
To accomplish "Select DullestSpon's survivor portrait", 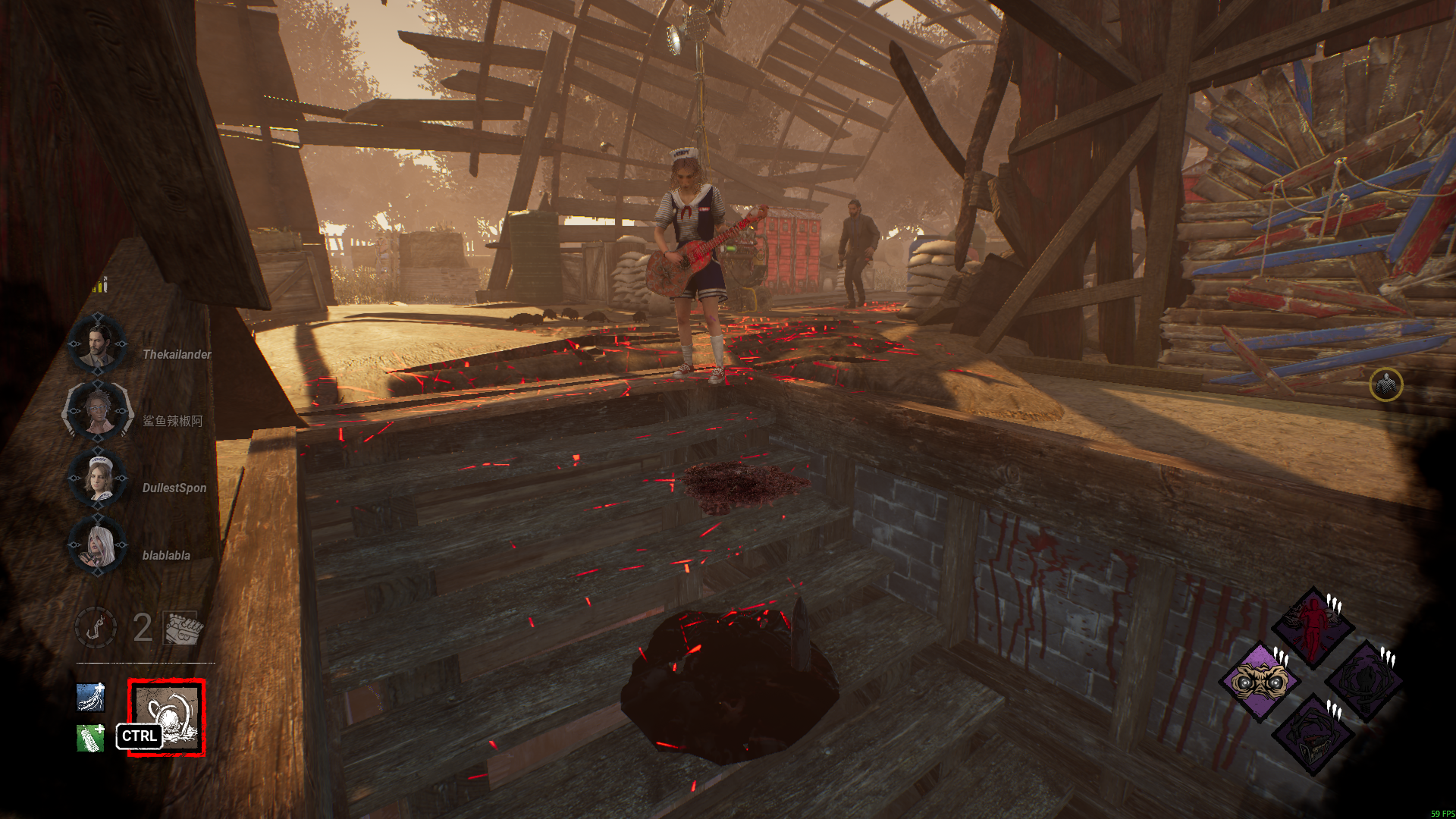I will [99, 479].
